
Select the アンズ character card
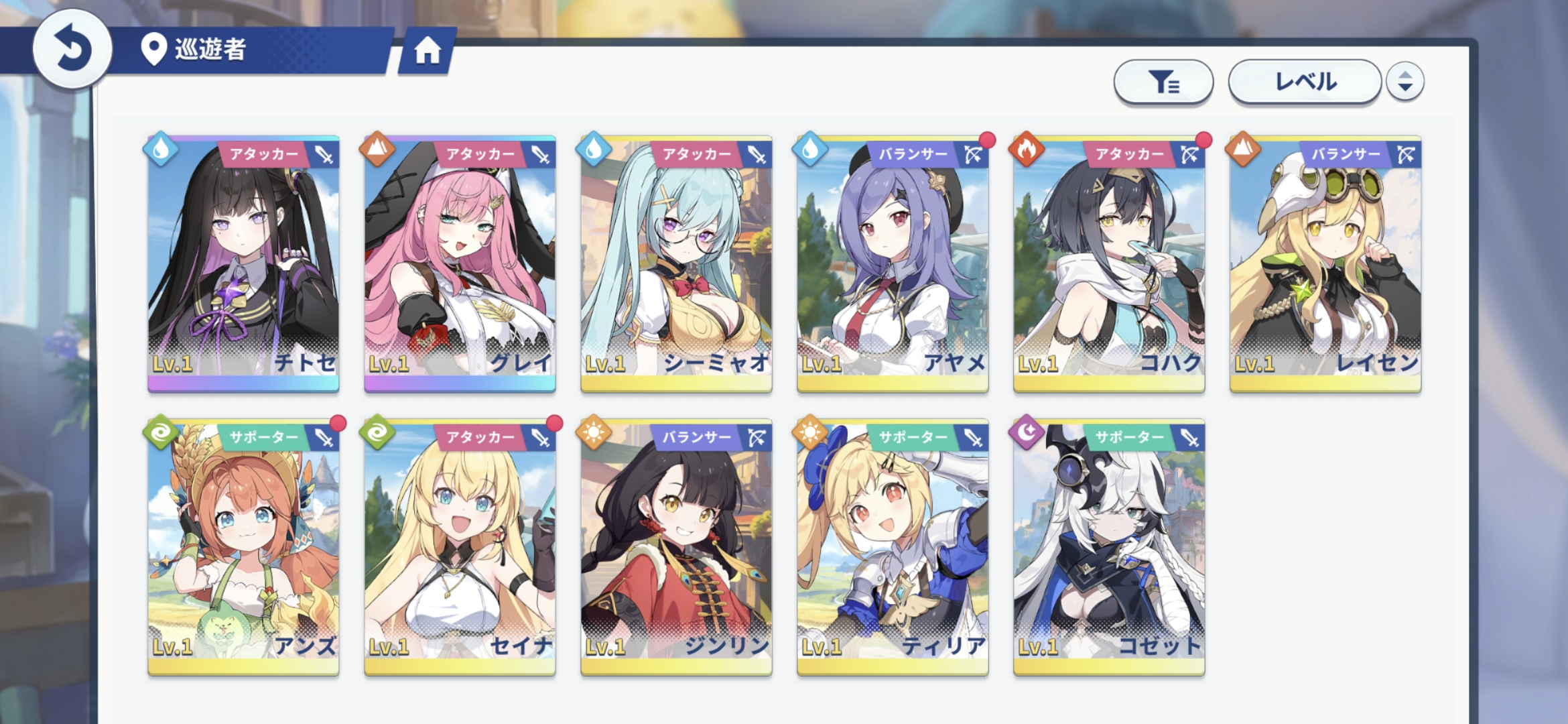[243, 547]
